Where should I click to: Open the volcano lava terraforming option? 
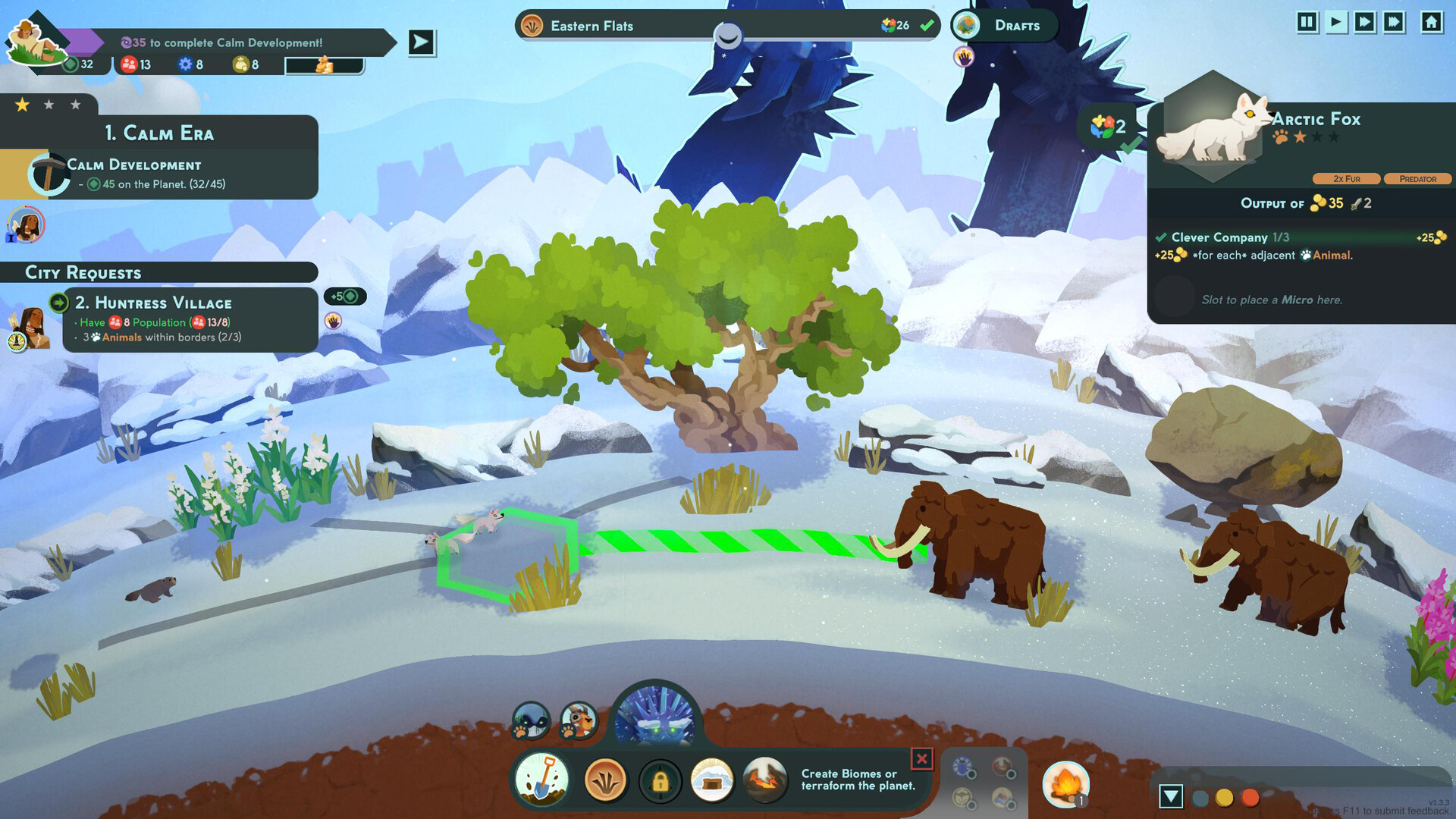point(765,780)
